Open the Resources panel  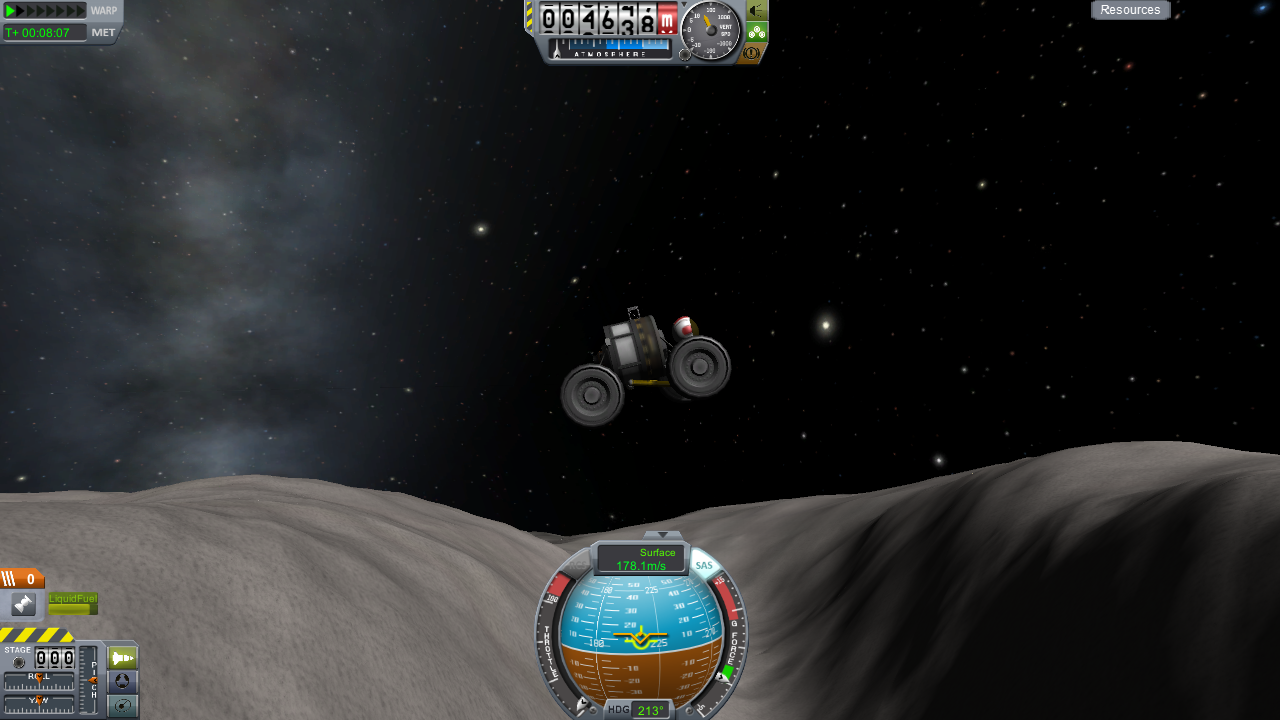point(1130,10)
